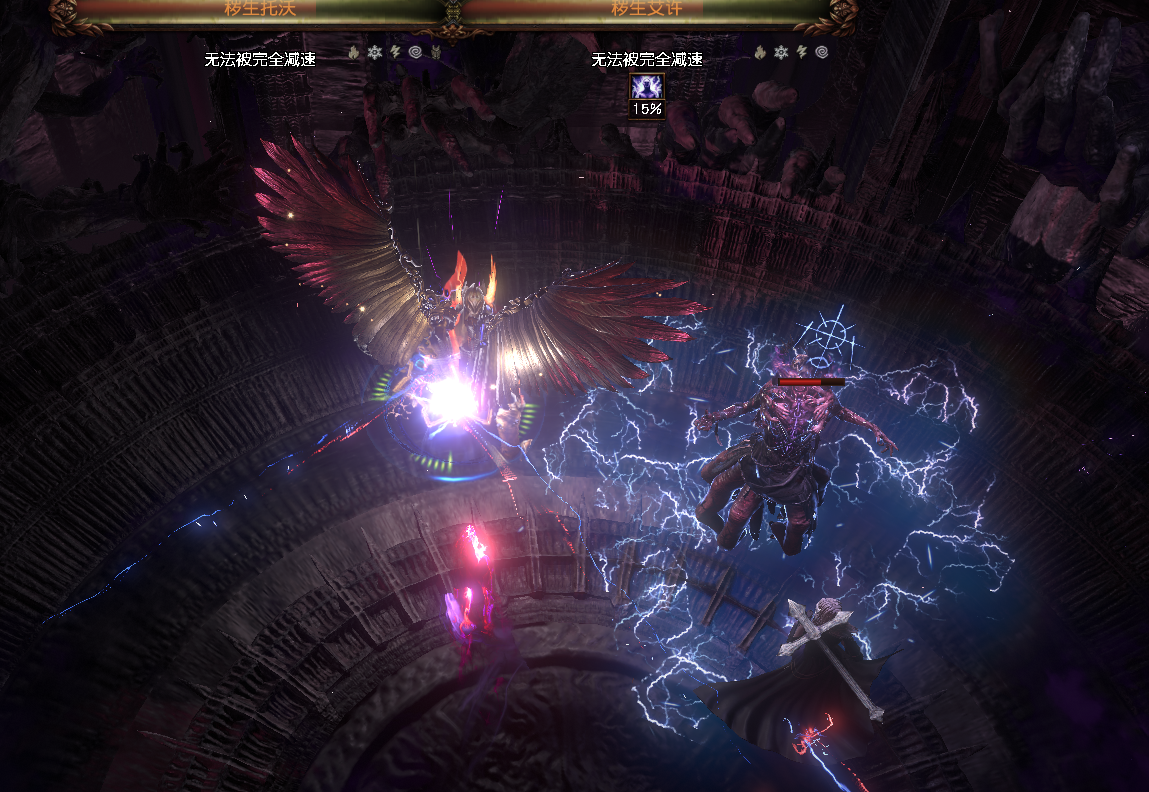The height and width of the screenshot is (792, 1149).
Task: Select the horned mask icon under 移生托沃
Action: point(436,52)
